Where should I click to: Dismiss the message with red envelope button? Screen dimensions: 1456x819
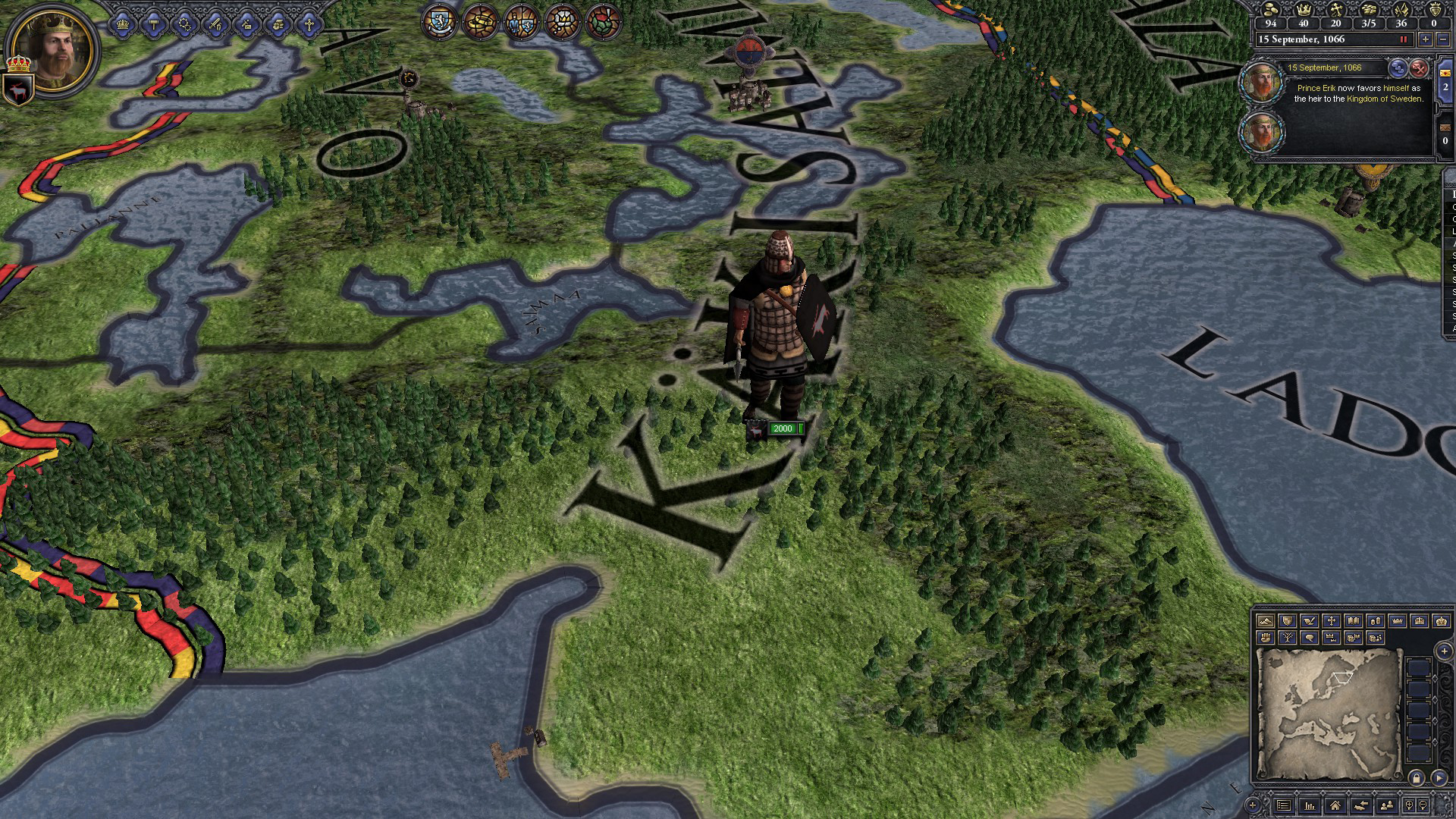pyautogui.click(x=1419, y=68)
